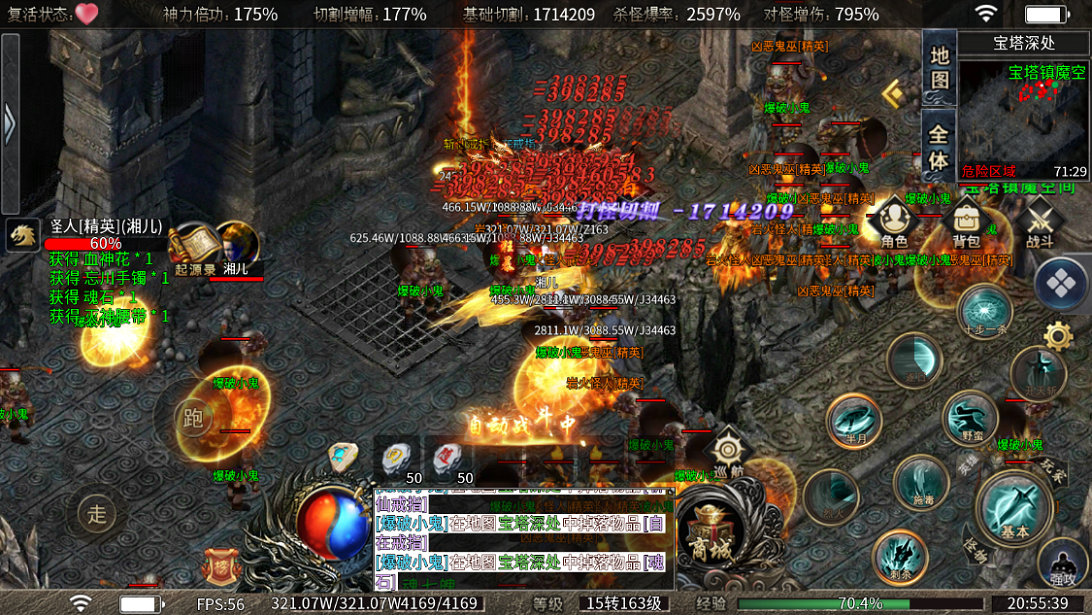Viewport: 1092px width, 615px height.
Task: Open the gear settings icon
Action: [x=1057, y=335]
